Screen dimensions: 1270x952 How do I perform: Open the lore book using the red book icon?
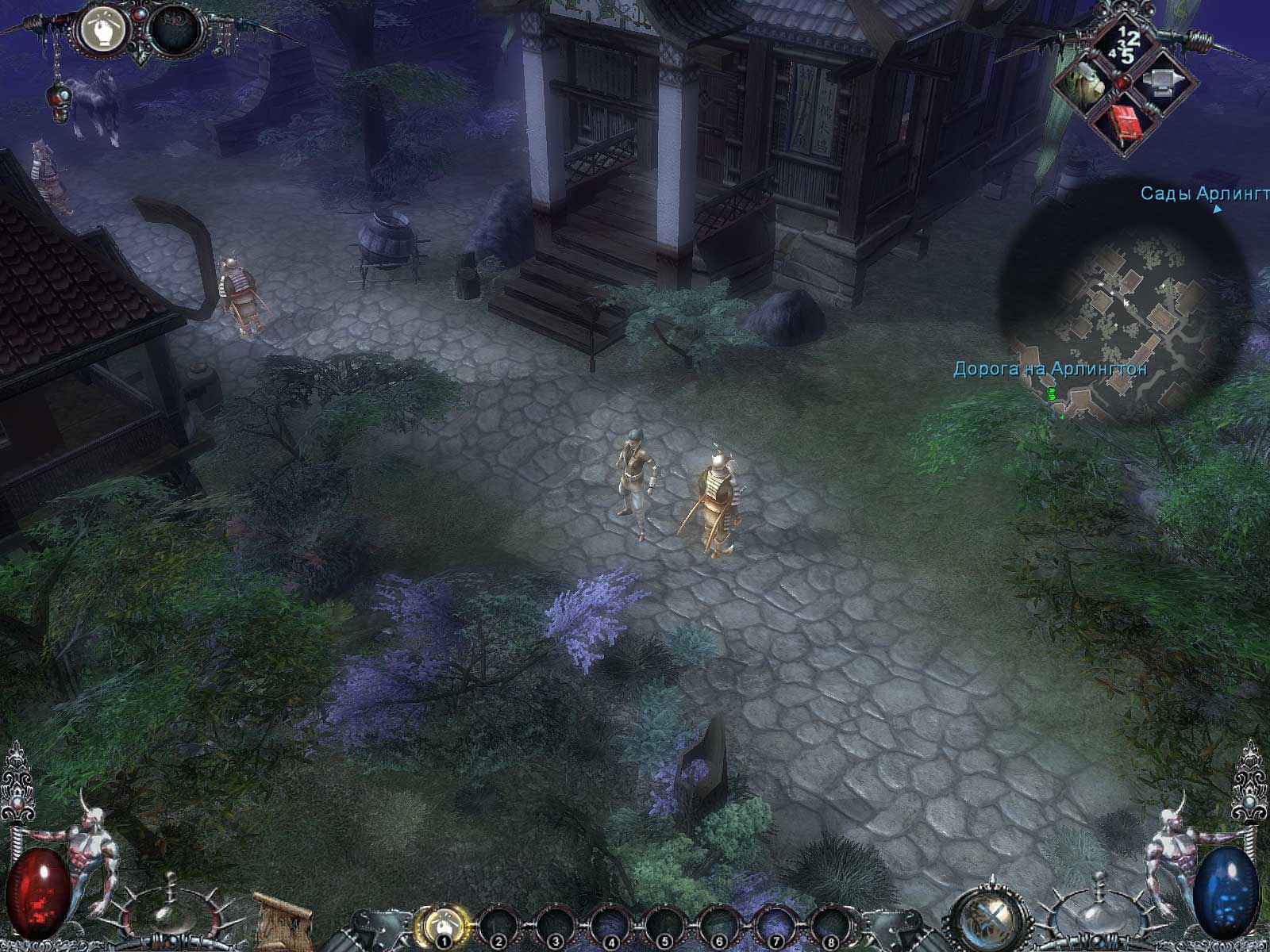click(1126, 121)
